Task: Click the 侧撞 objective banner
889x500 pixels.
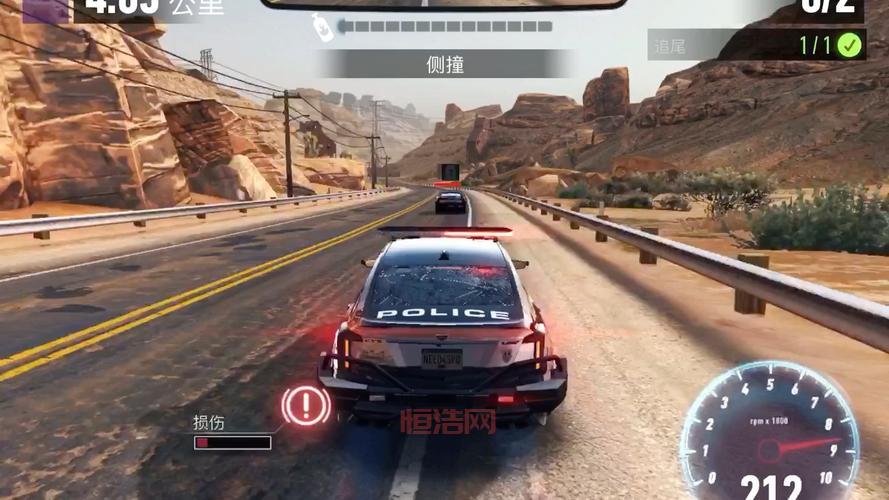Action: 445,65
